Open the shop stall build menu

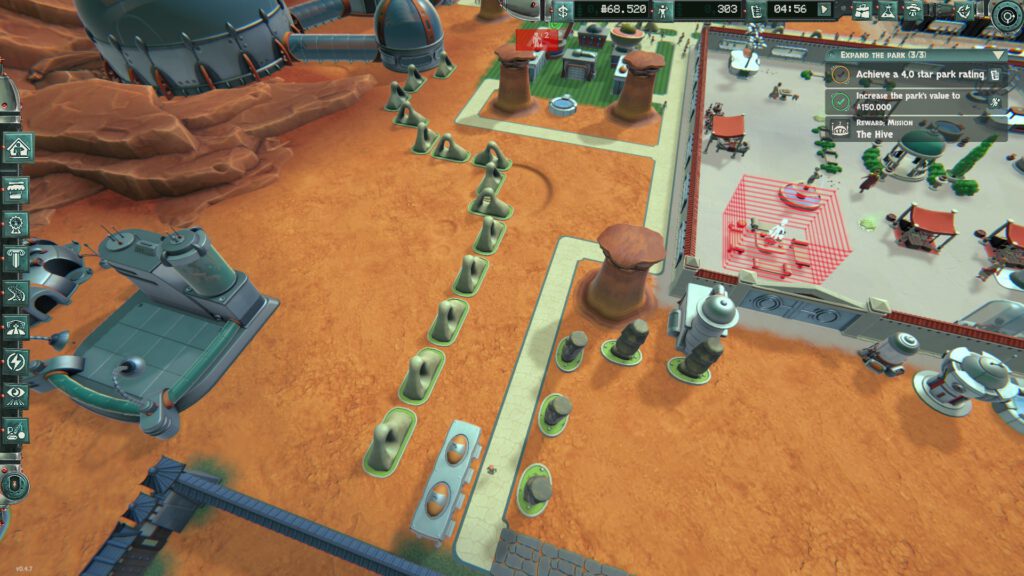pos(17,187)
